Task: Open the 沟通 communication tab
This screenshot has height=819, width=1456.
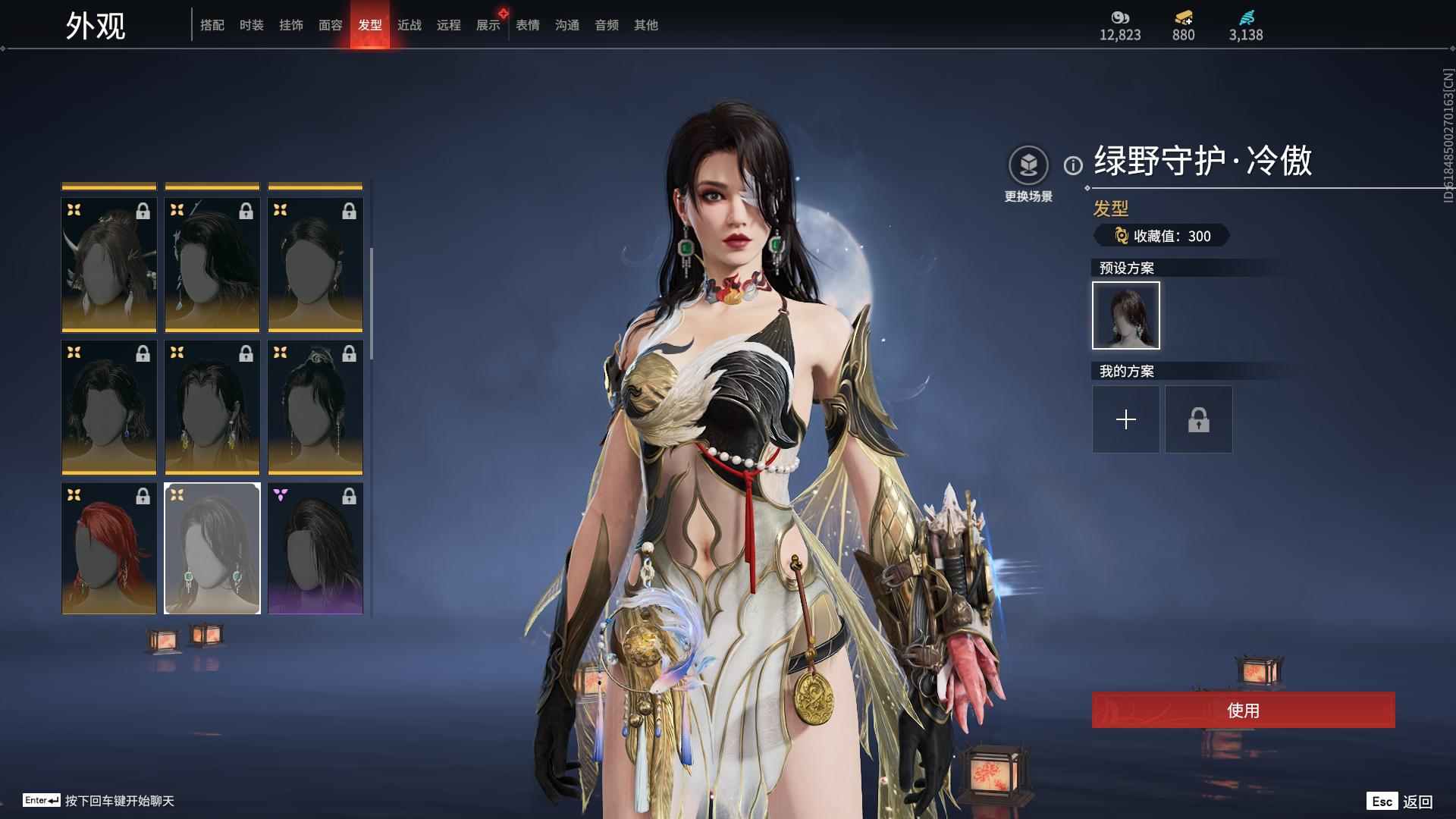Action: (x=567, y=25)
